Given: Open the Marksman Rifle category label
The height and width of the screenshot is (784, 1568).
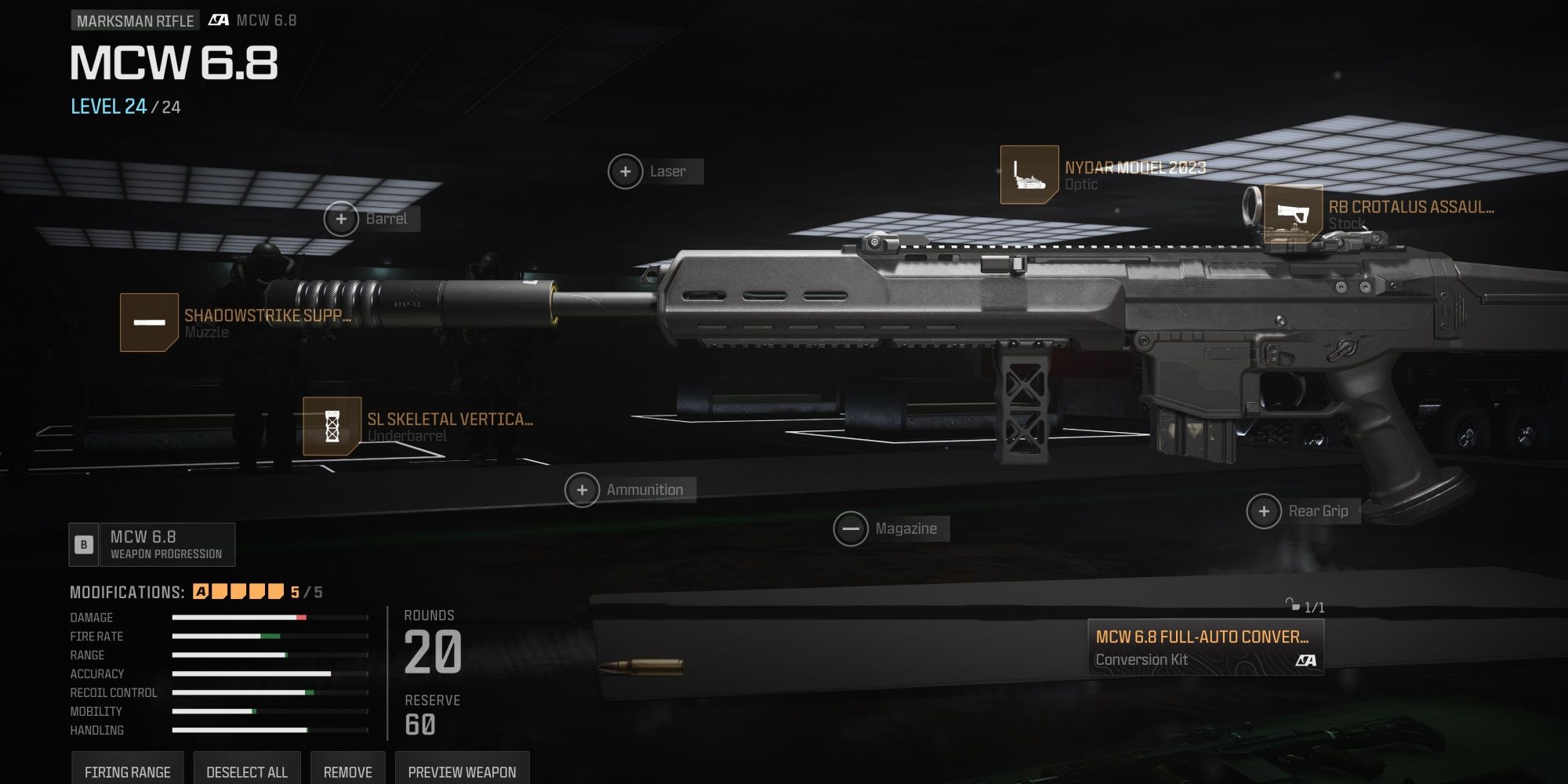Looking at the screenshot, I should tap(133, 20).
